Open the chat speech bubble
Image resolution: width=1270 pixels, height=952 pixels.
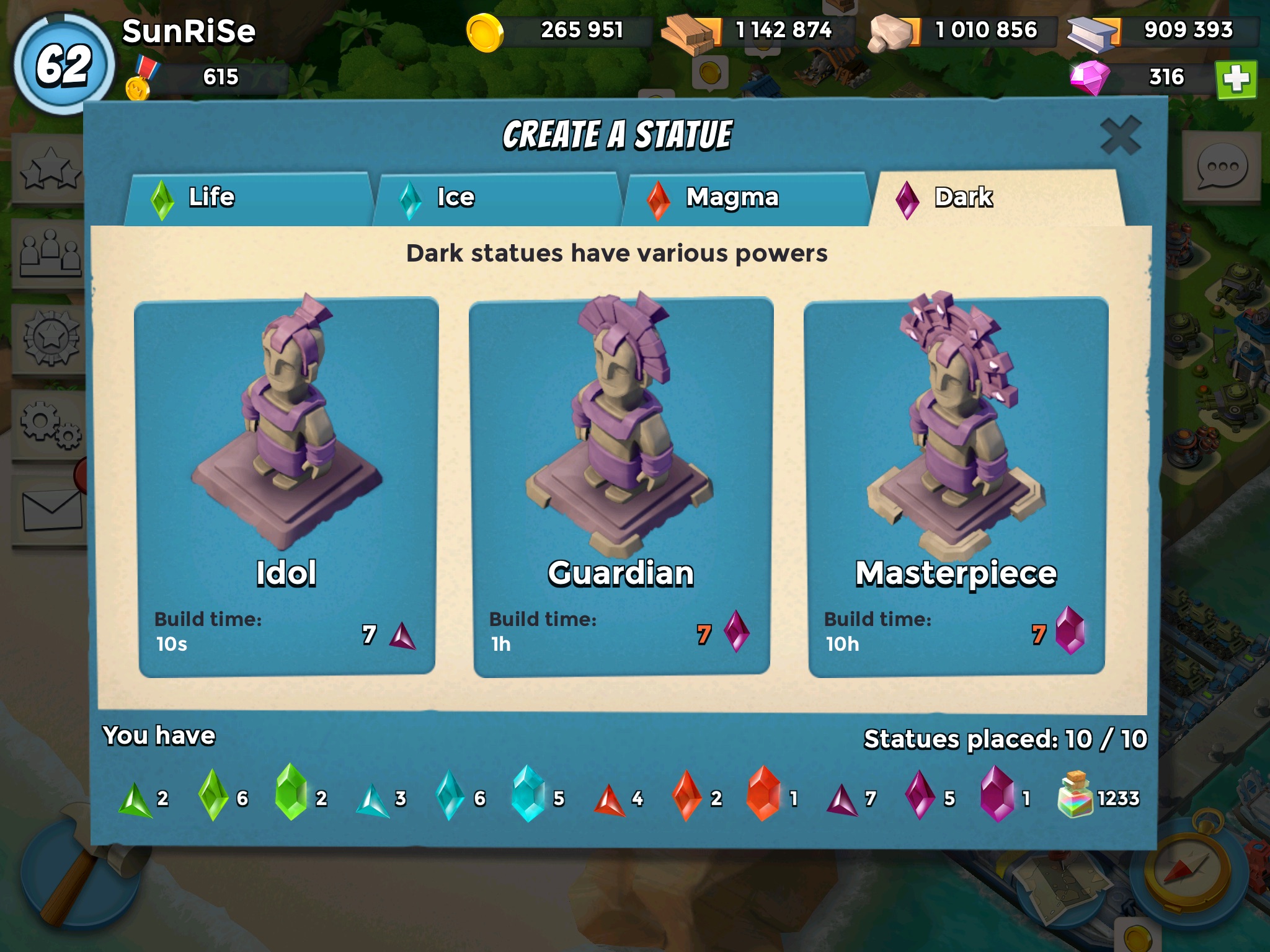coord(1222,167)
